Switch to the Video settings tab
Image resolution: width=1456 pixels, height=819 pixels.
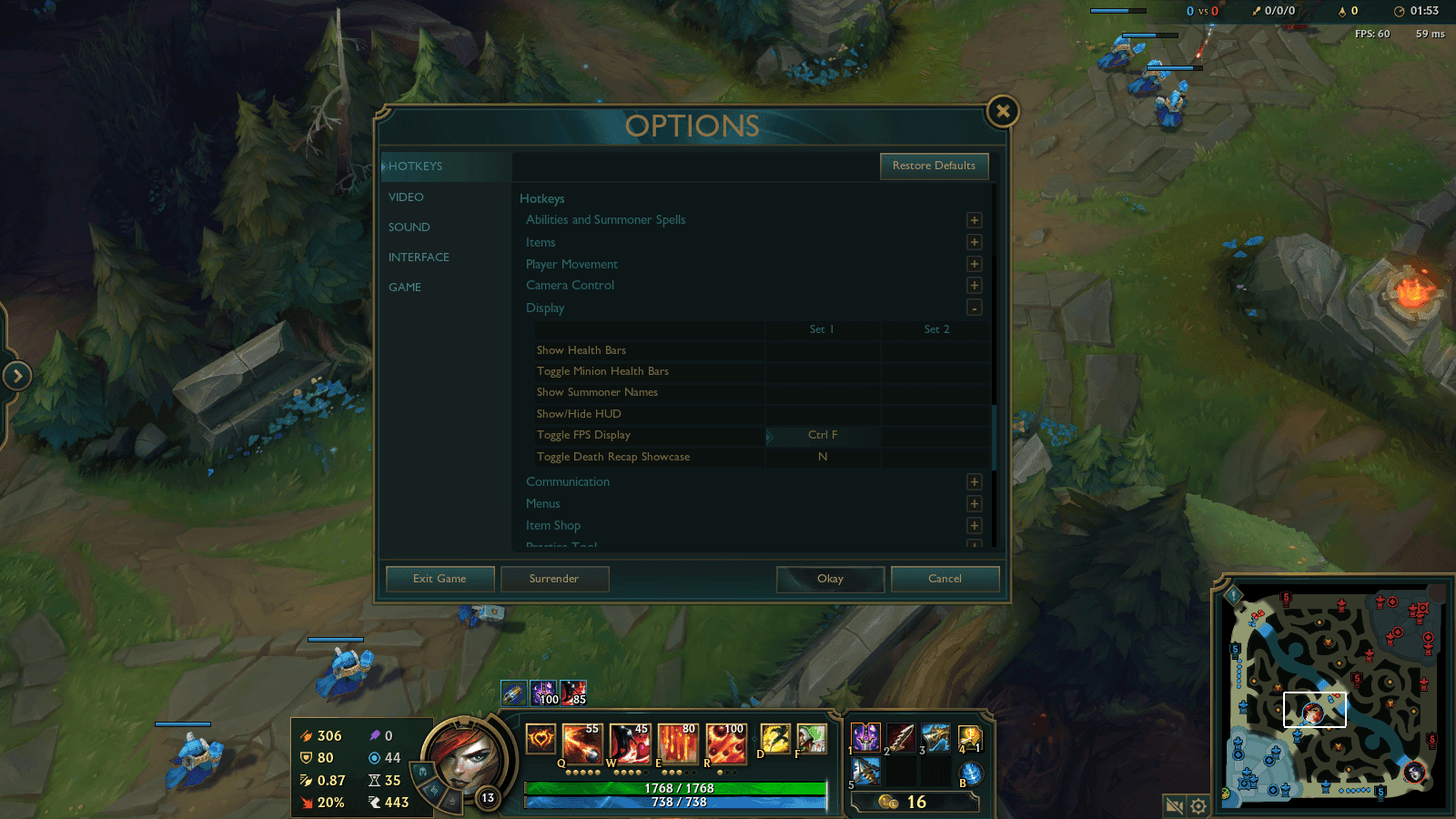click(406, 197)
